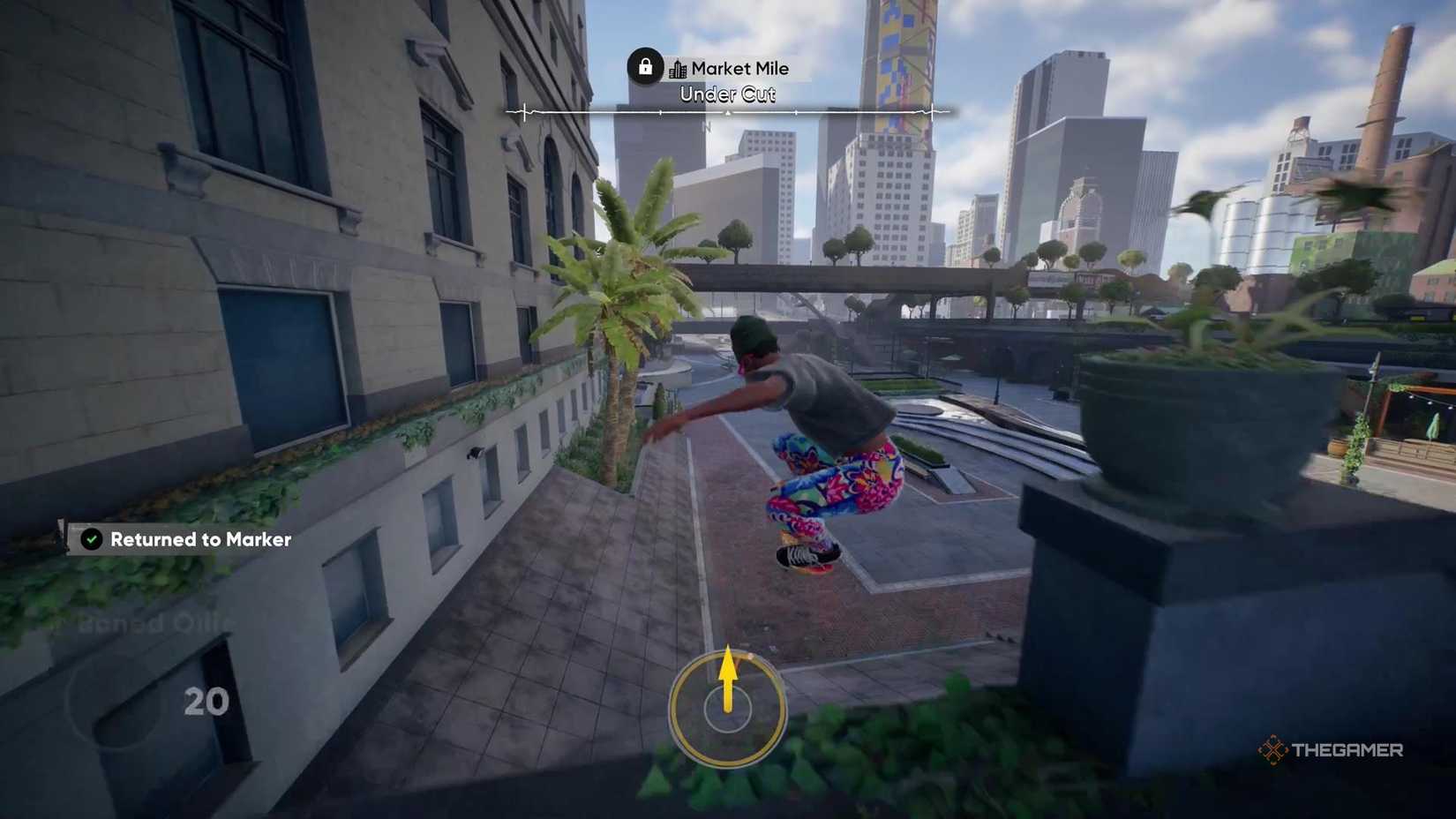Click the score counter showing 20
Viewport: 1456px width, 819px height.
click(x=205, y=703)
